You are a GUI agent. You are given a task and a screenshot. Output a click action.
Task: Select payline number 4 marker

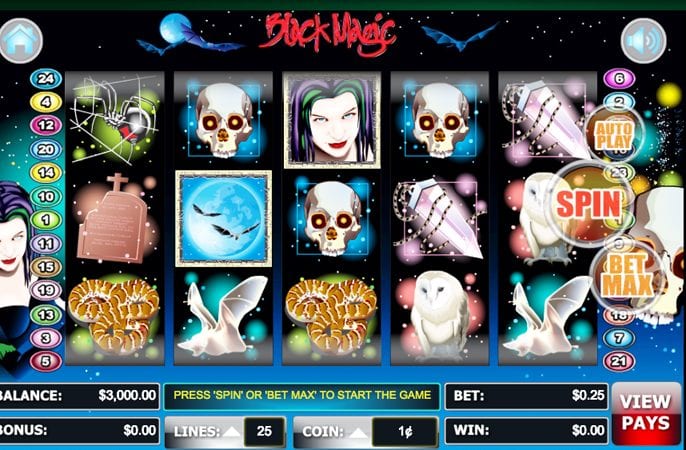tap(45, 102)
